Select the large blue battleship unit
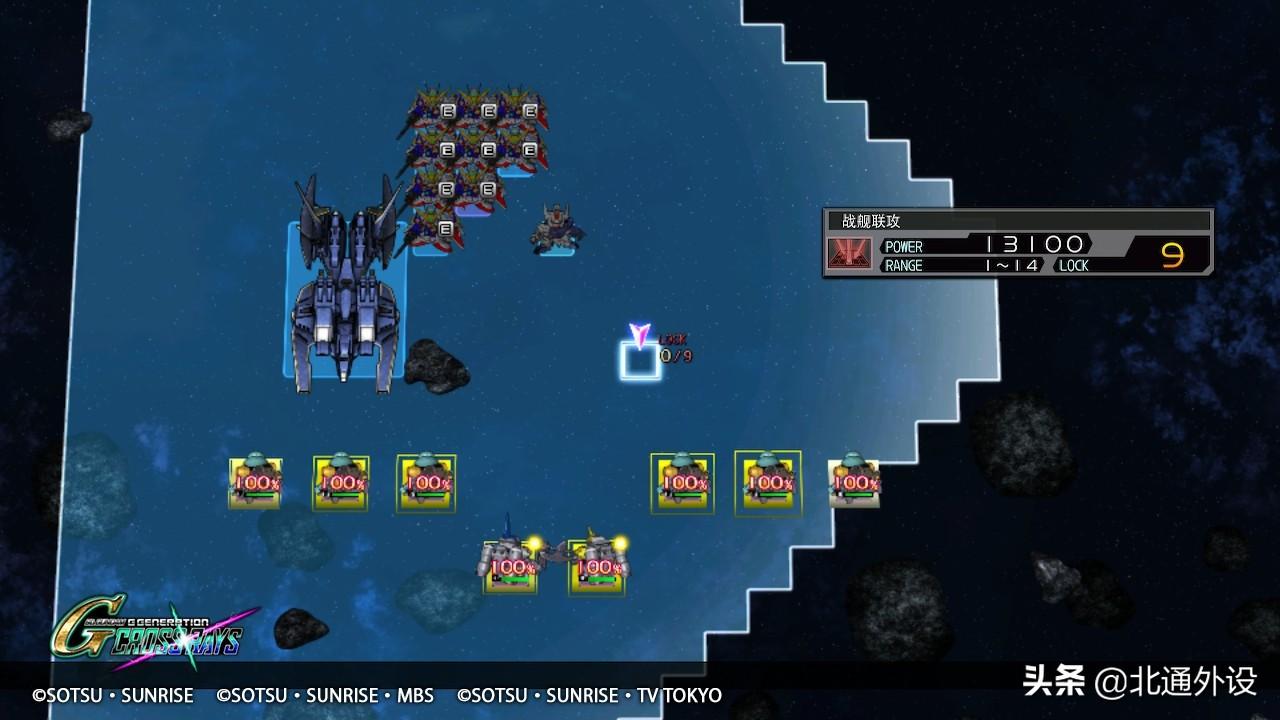 click(345, 290)
